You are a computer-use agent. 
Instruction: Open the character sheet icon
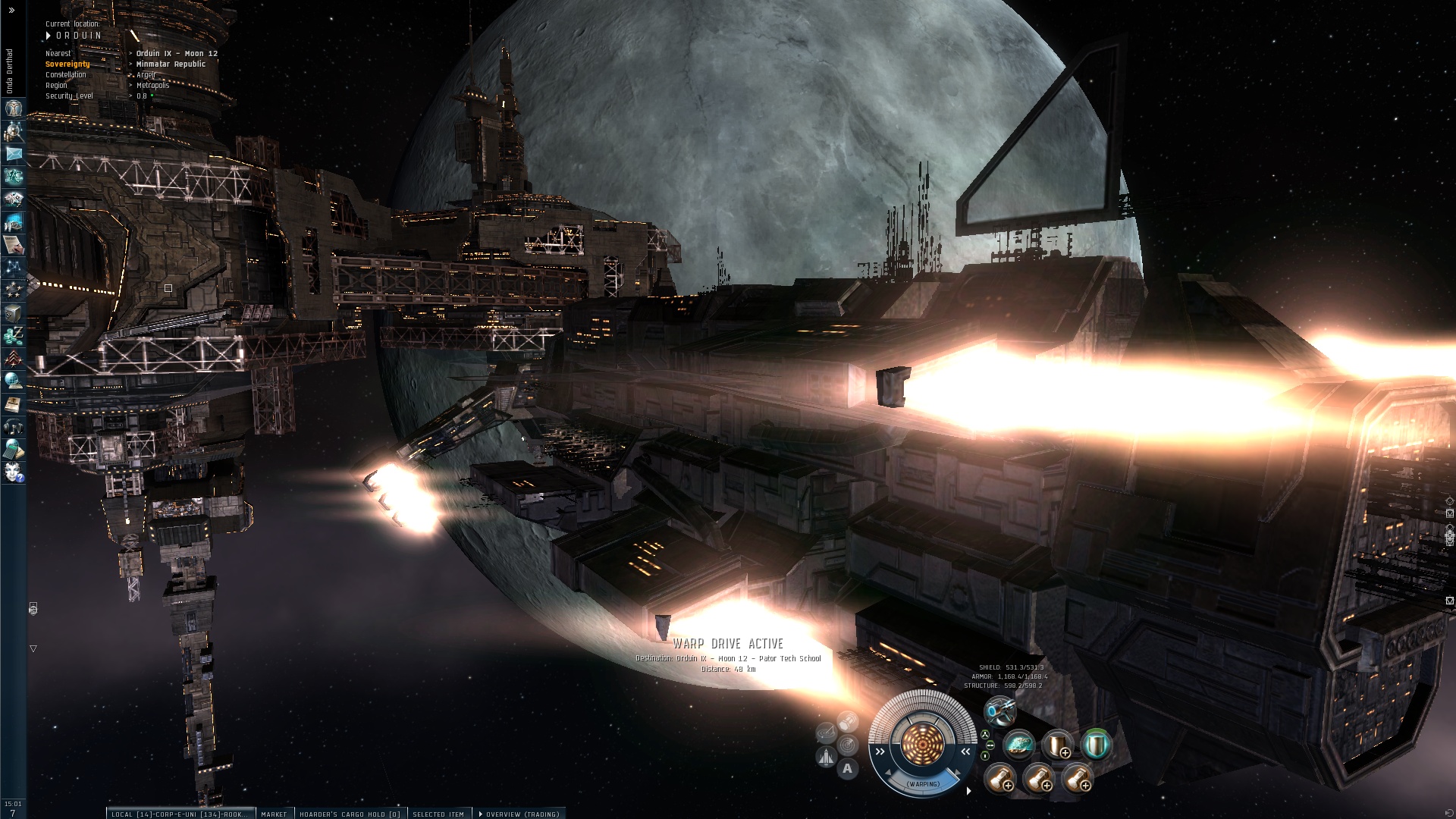point(14,108)
